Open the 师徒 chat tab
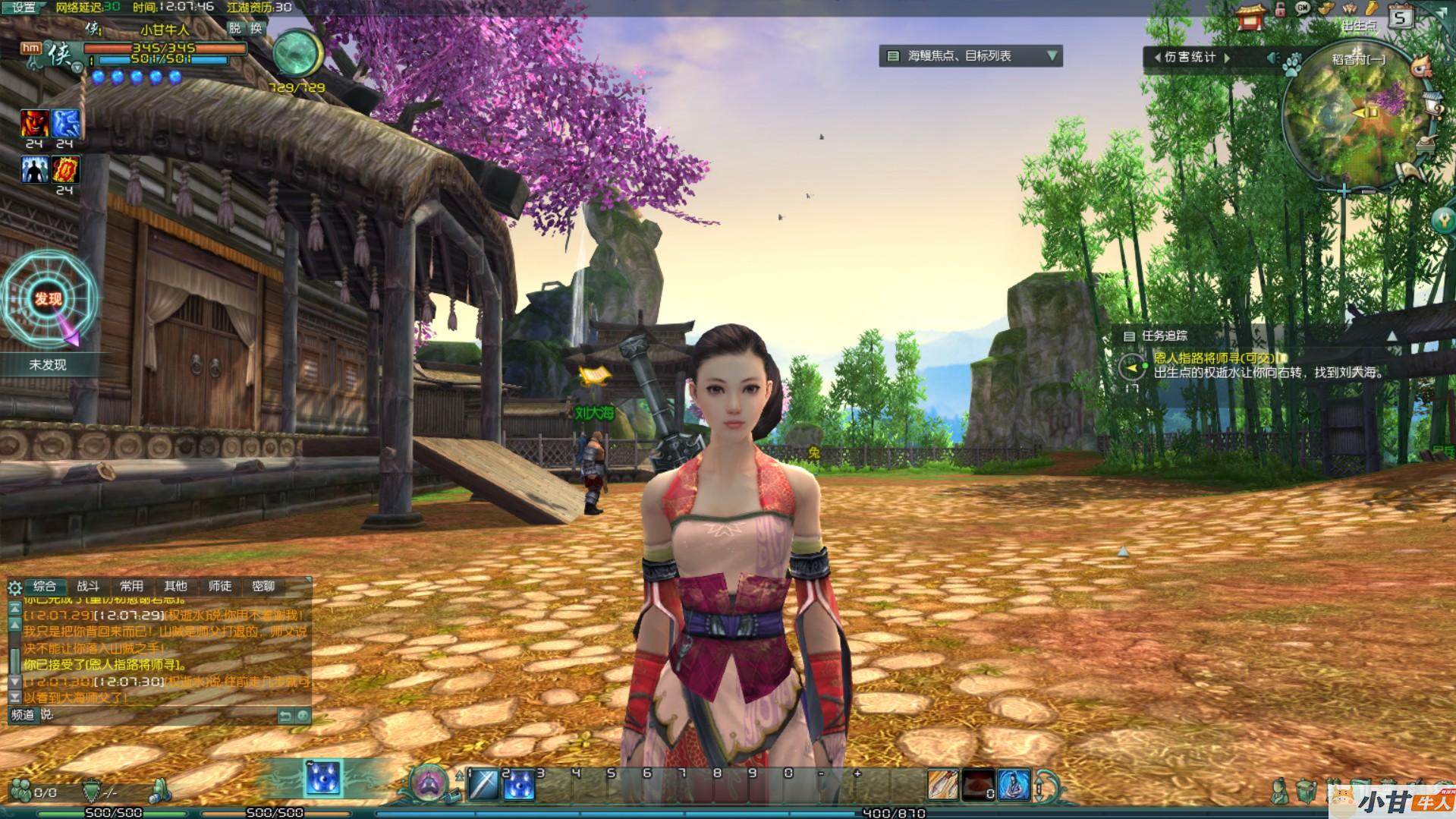The image size is (1456, 819). pyautogui.click(x=219, y=586)
